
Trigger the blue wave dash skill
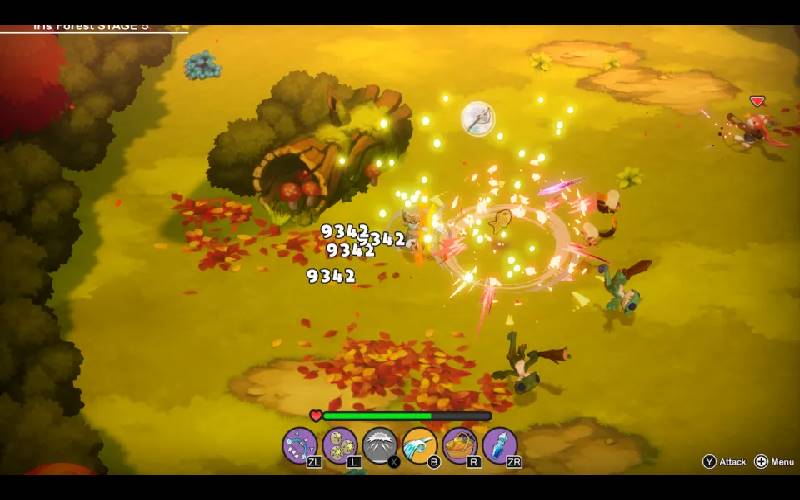420,444
